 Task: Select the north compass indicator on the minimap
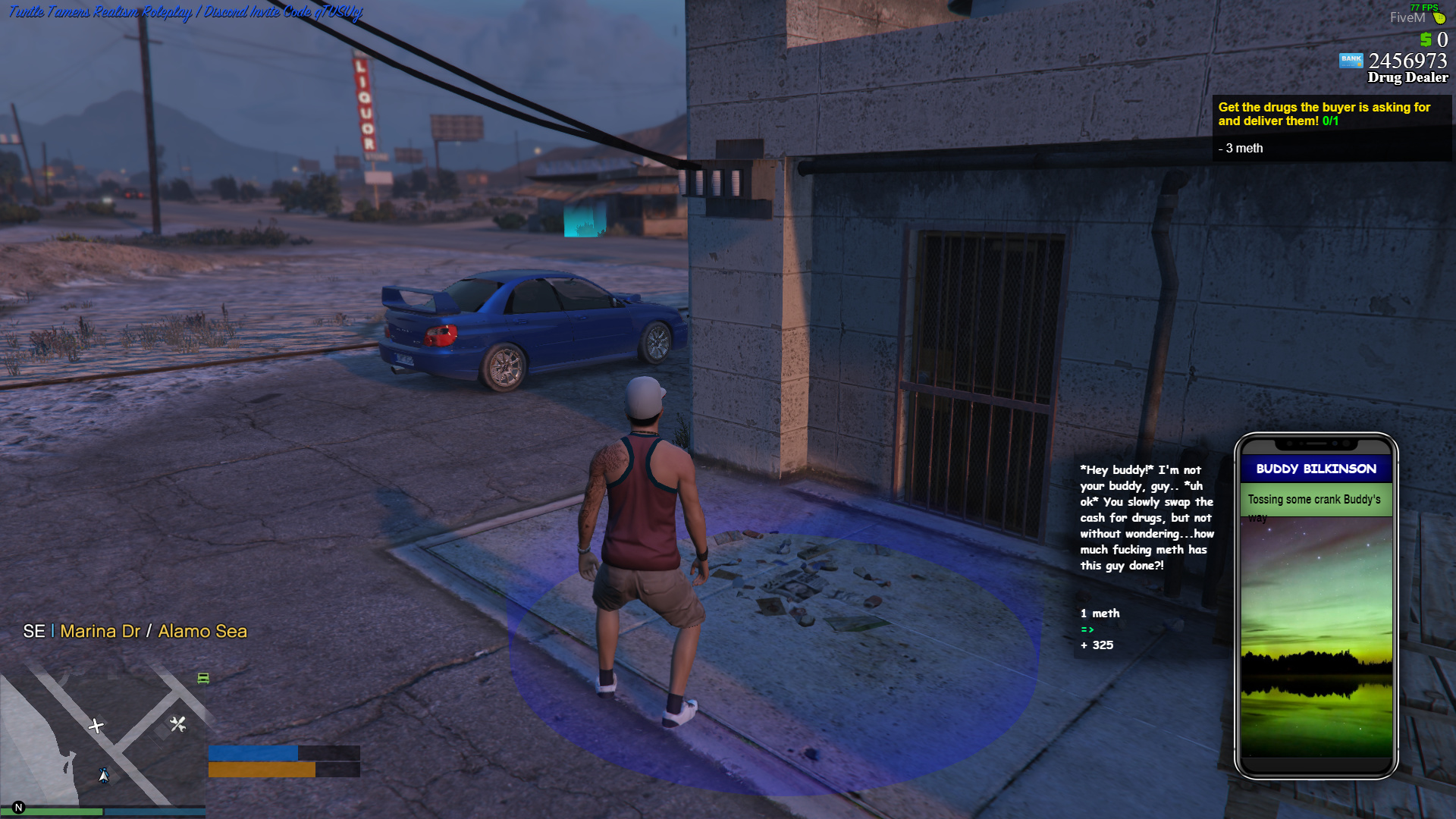[18, 807]
